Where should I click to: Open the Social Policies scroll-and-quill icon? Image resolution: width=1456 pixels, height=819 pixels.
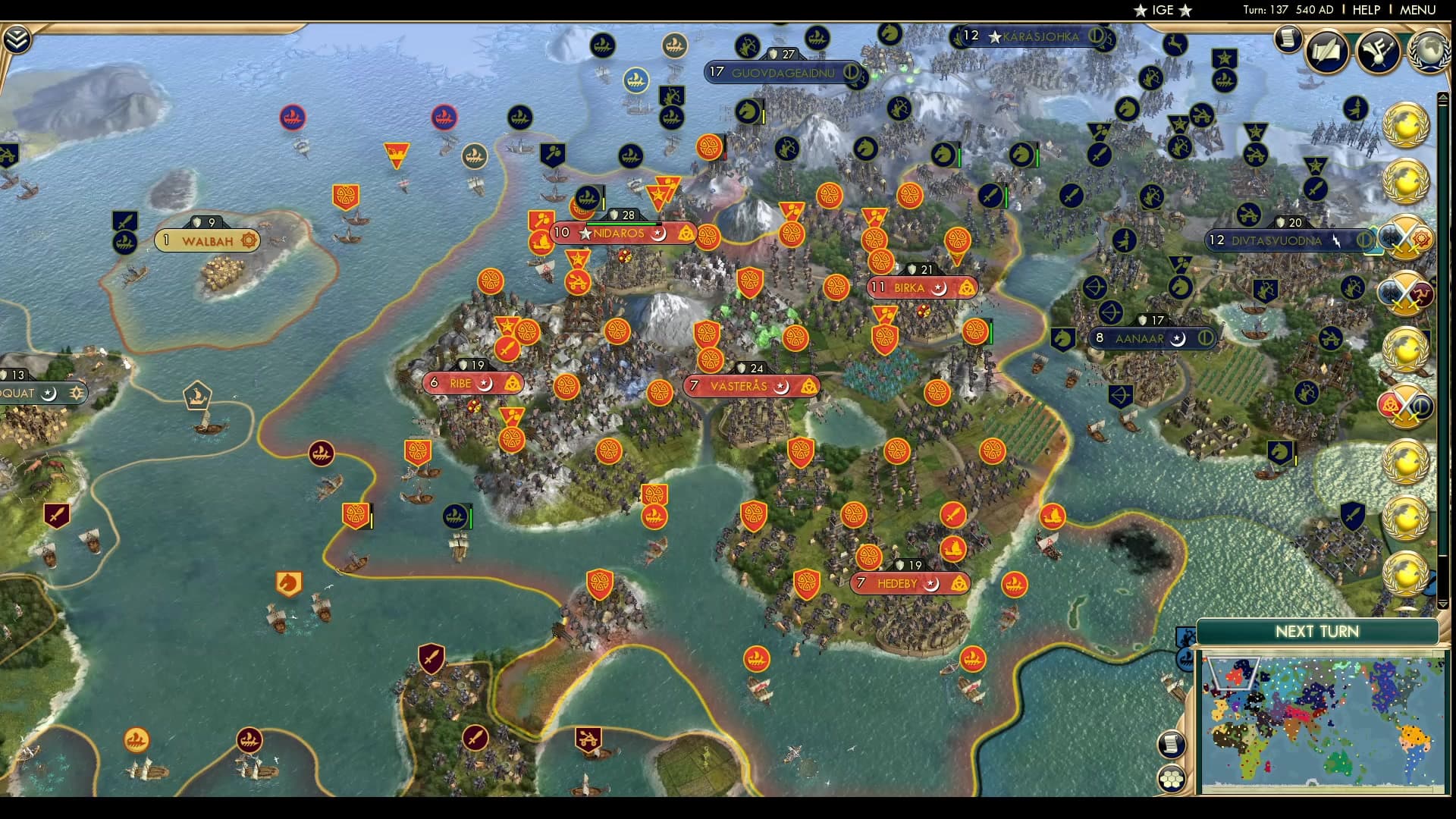(1325, 52)
